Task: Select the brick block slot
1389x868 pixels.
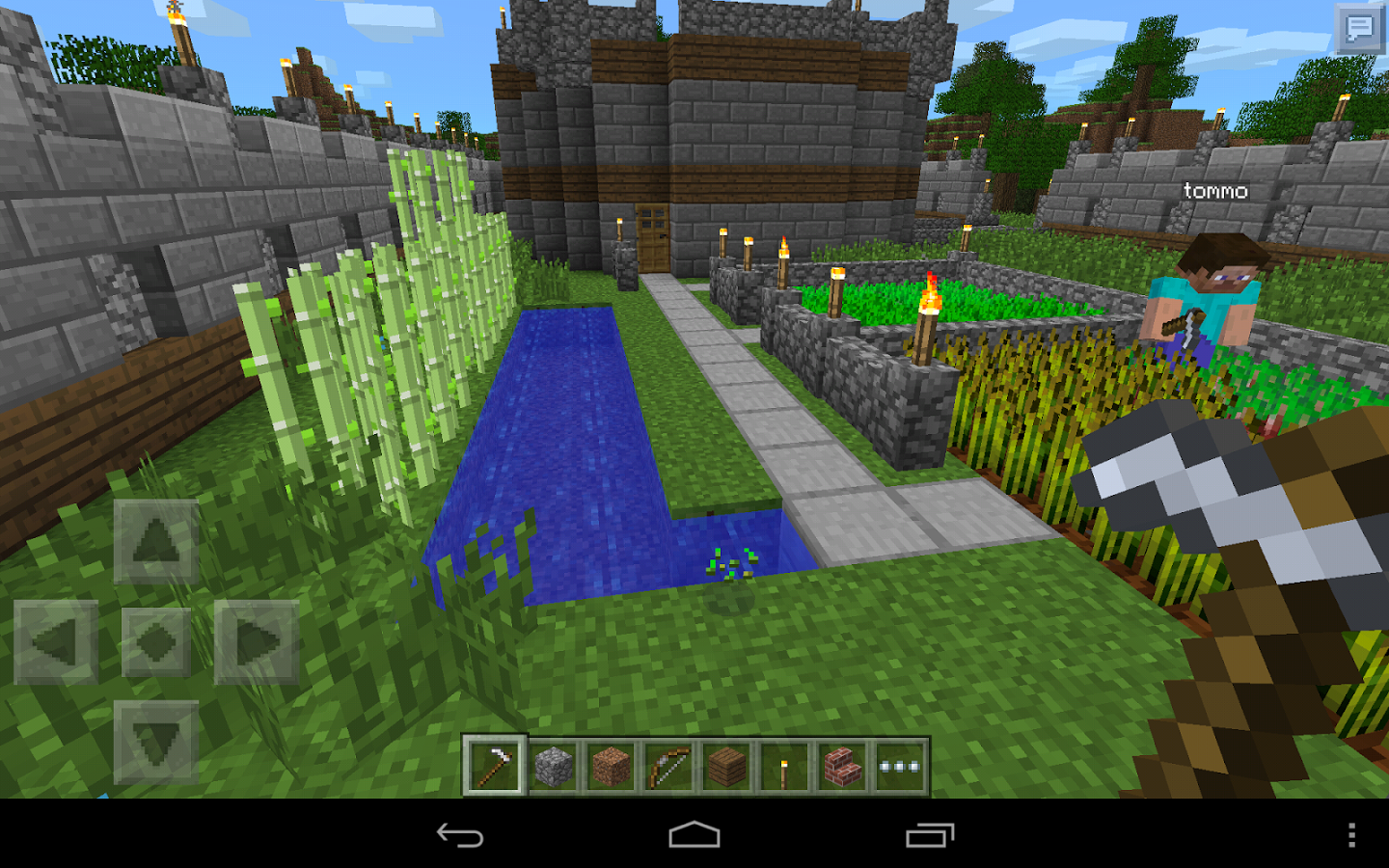Action: pyautogui.click(x=840, y=765)
